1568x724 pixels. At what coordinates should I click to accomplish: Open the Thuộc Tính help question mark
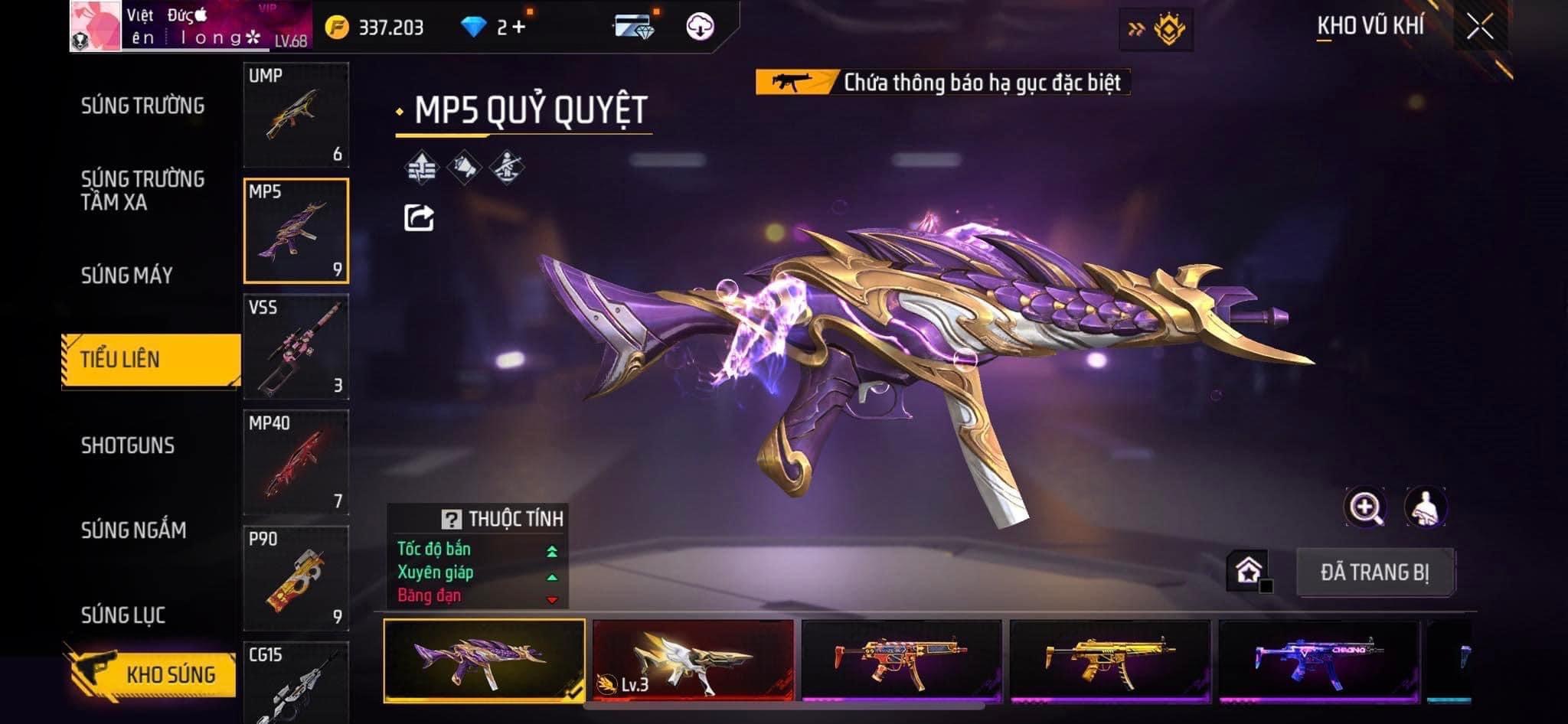451,520
